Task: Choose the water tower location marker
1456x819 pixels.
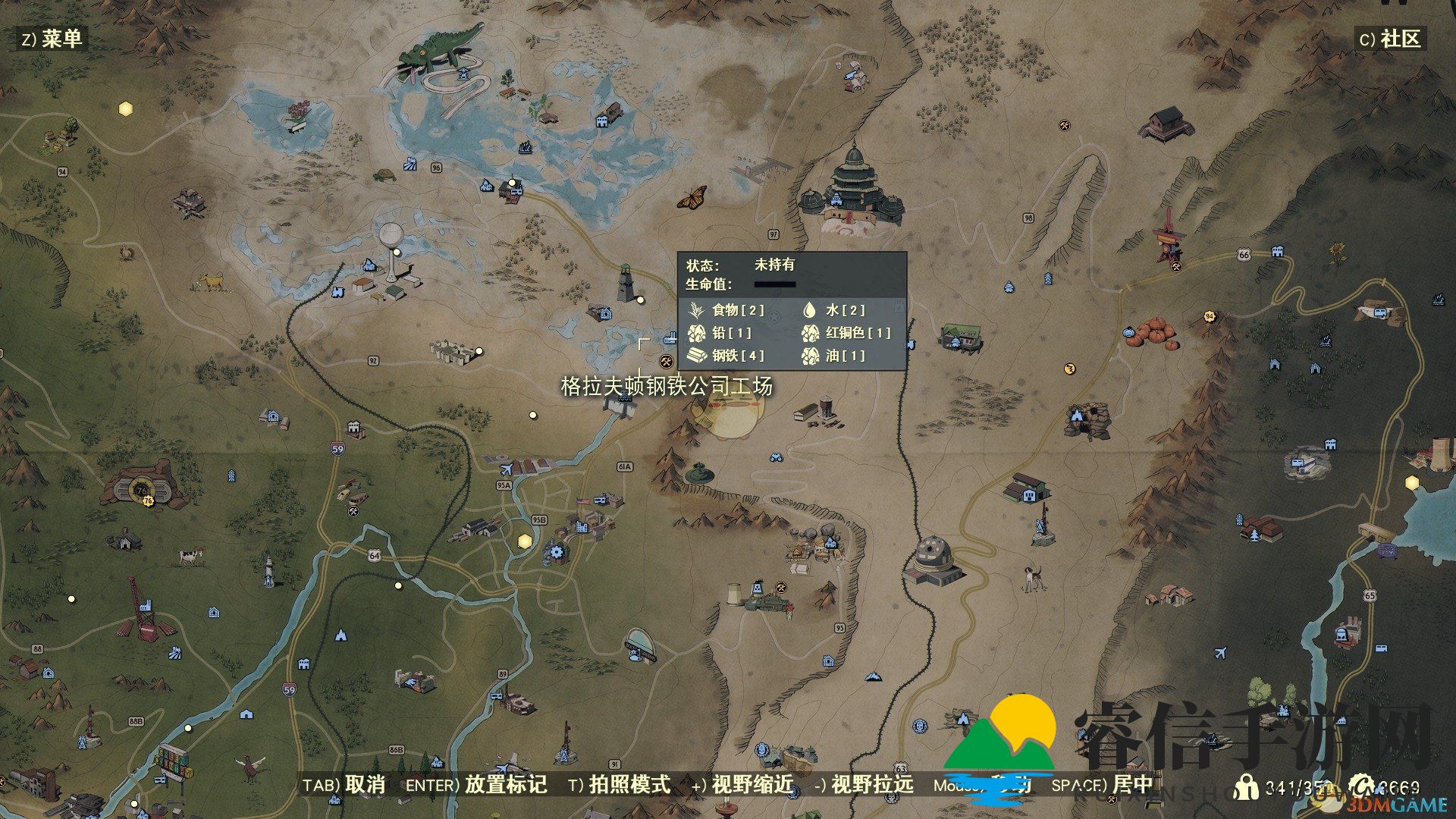Action: (x=391, y=250)
